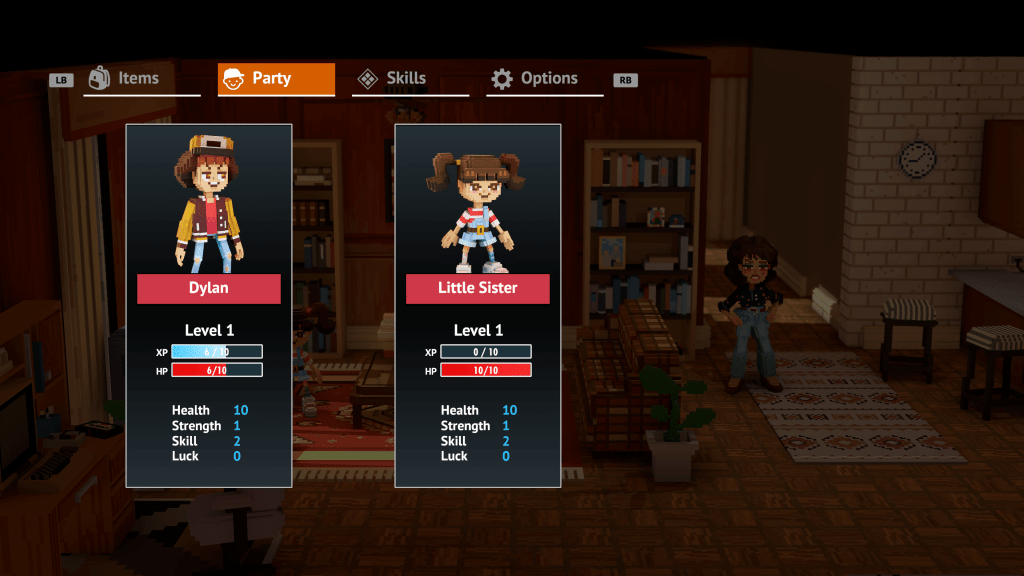The image size is (1024, 576).
Task: Choose the Little Sister character card
Action: pos(477,305)
